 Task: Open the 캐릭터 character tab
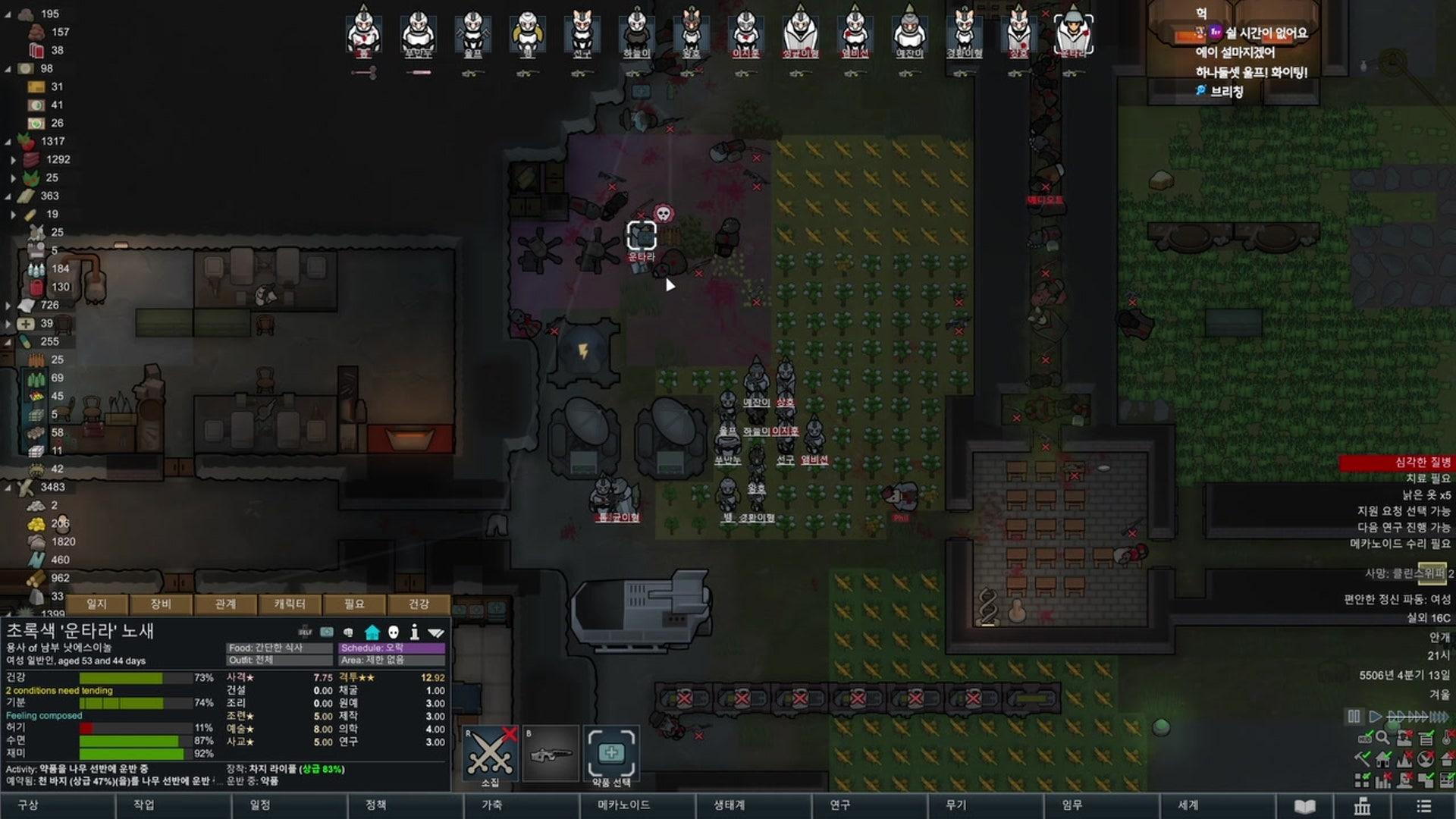point(290,604)
